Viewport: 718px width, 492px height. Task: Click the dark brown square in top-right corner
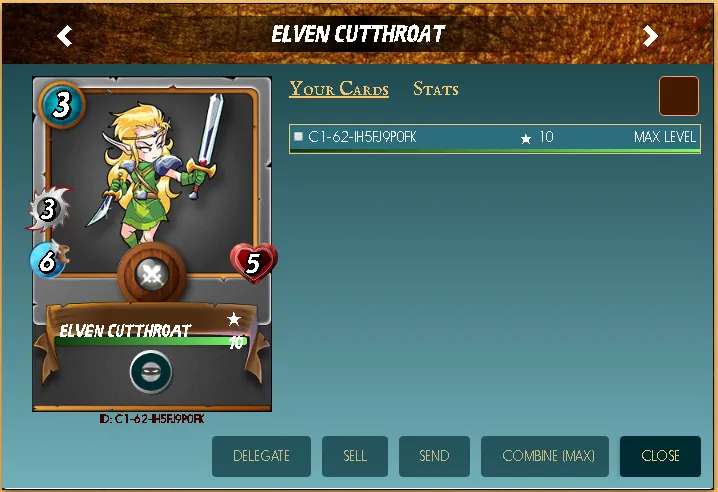coord(678,96)
